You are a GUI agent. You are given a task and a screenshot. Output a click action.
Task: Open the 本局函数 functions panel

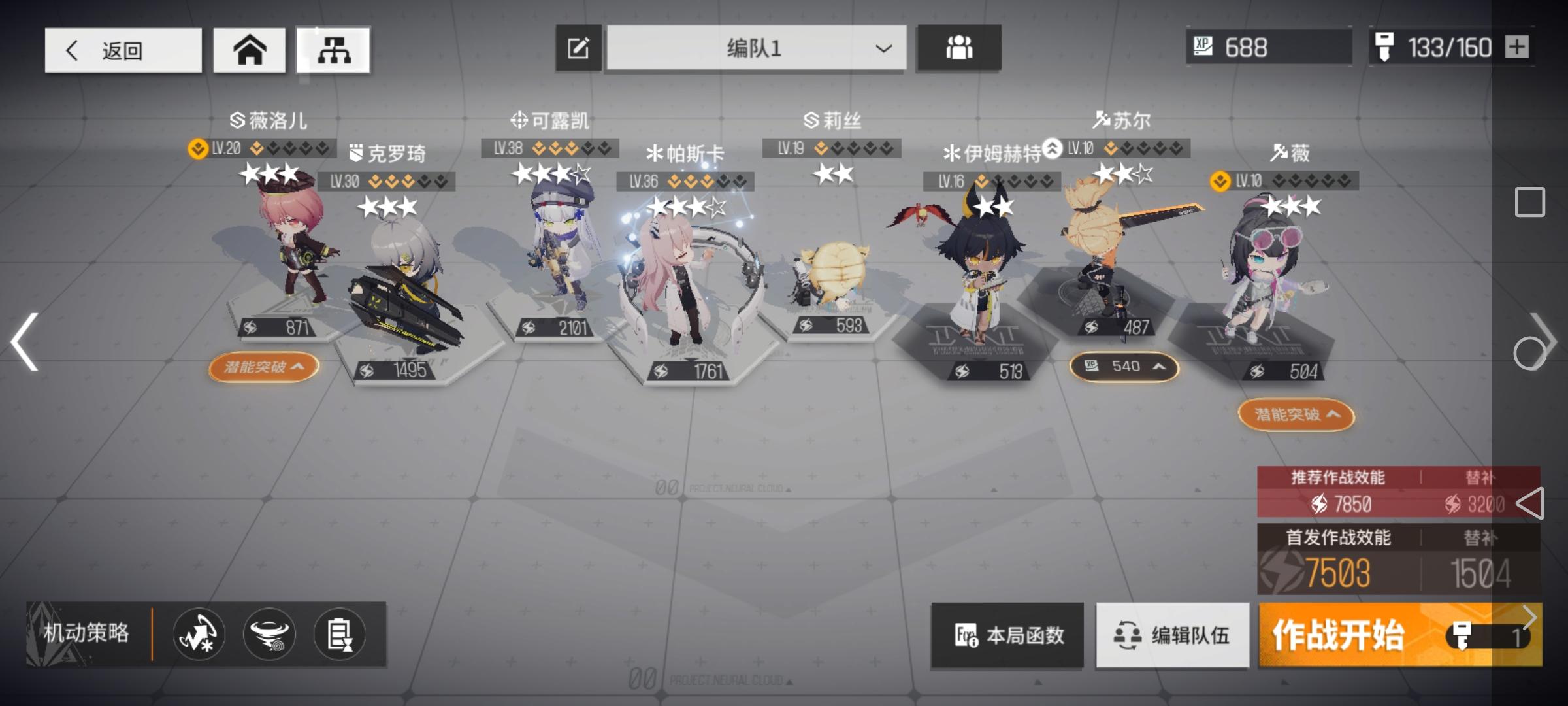(1006, 634)
